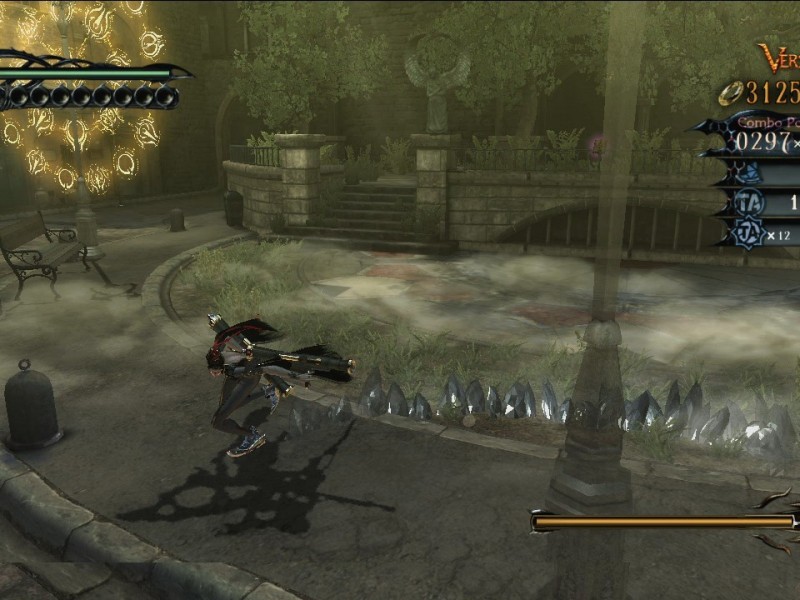This screenshot has width=800, height=600.
Task: Click the gold halo ring icon
Action: pos(729,95)
